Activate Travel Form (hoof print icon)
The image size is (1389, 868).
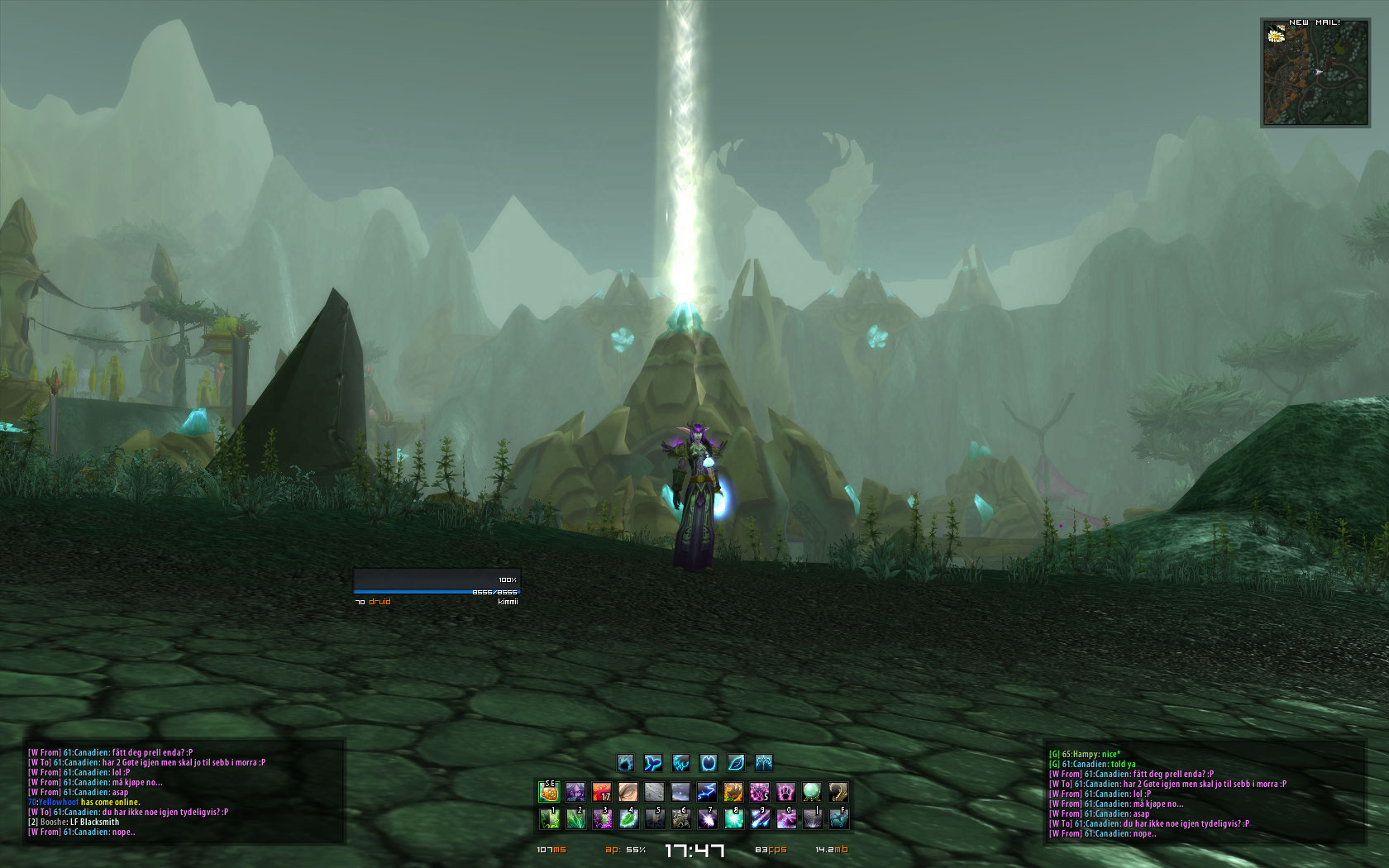point(709,762)
